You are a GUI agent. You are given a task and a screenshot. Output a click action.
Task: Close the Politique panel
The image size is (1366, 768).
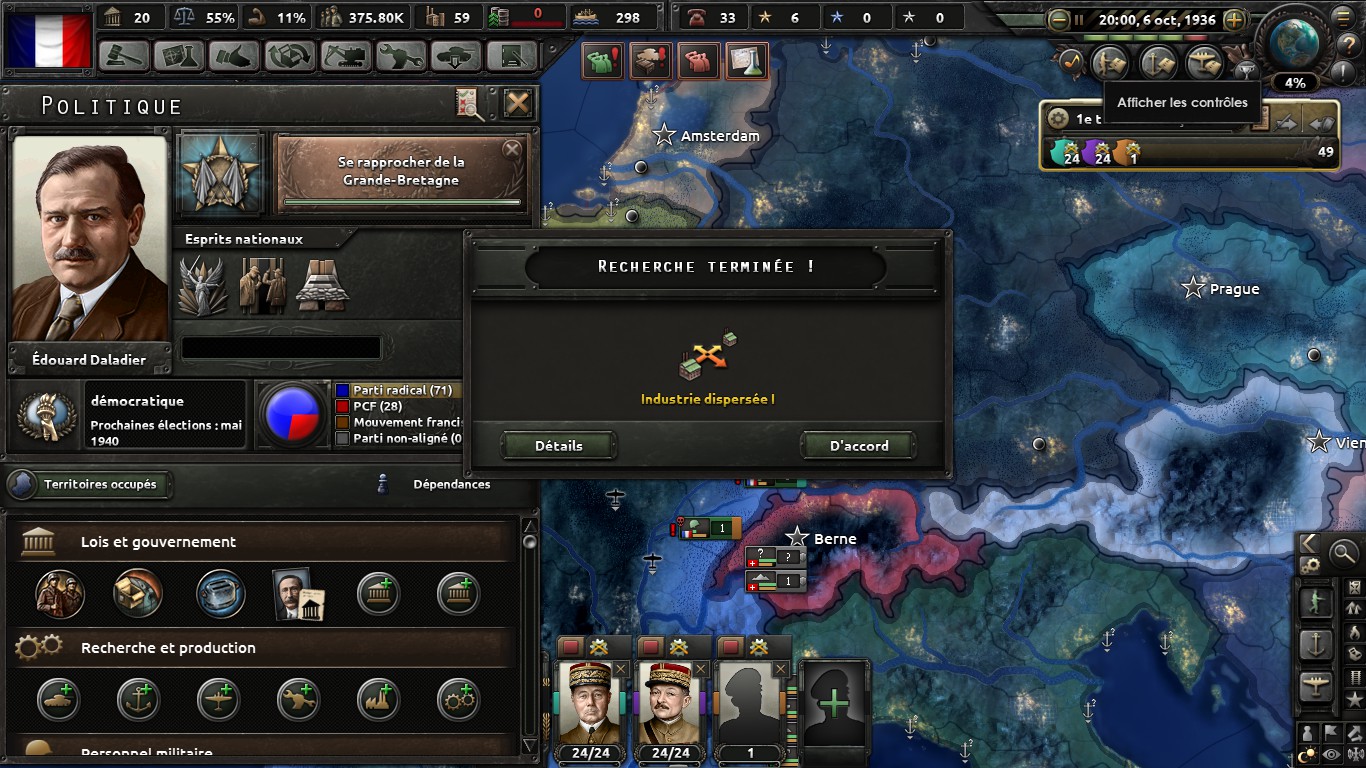[517, 103]
